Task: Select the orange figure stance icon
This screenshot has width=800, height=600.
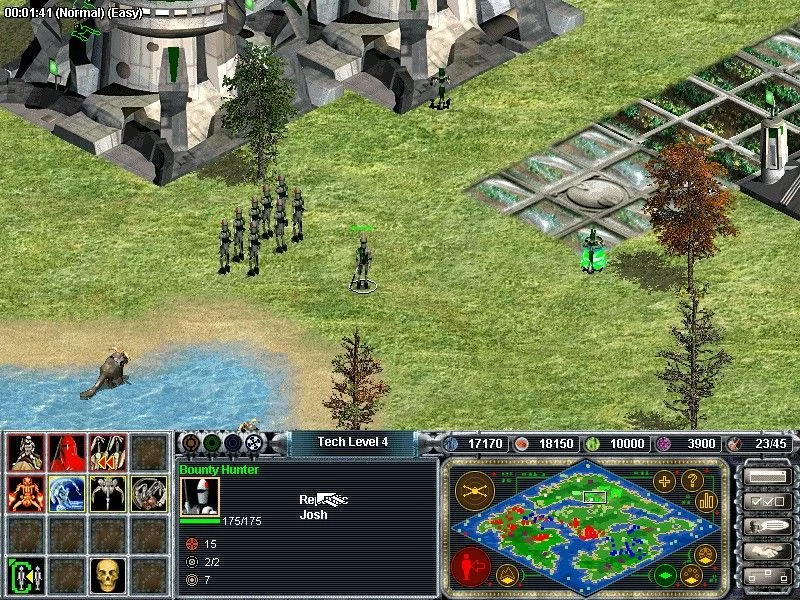Action: click(x=25, y=493)
